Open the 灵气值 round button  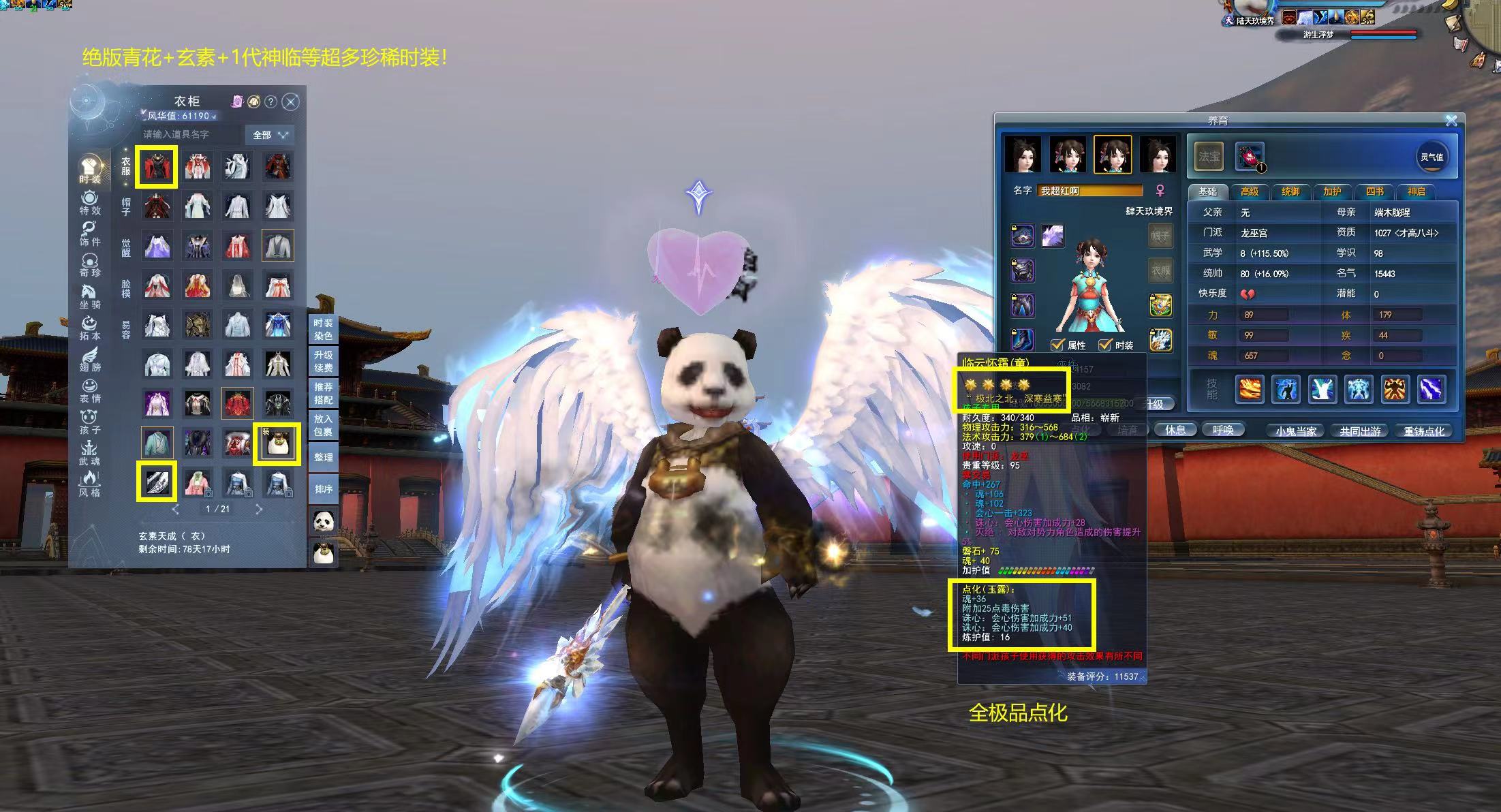(x=1431, y=157)
